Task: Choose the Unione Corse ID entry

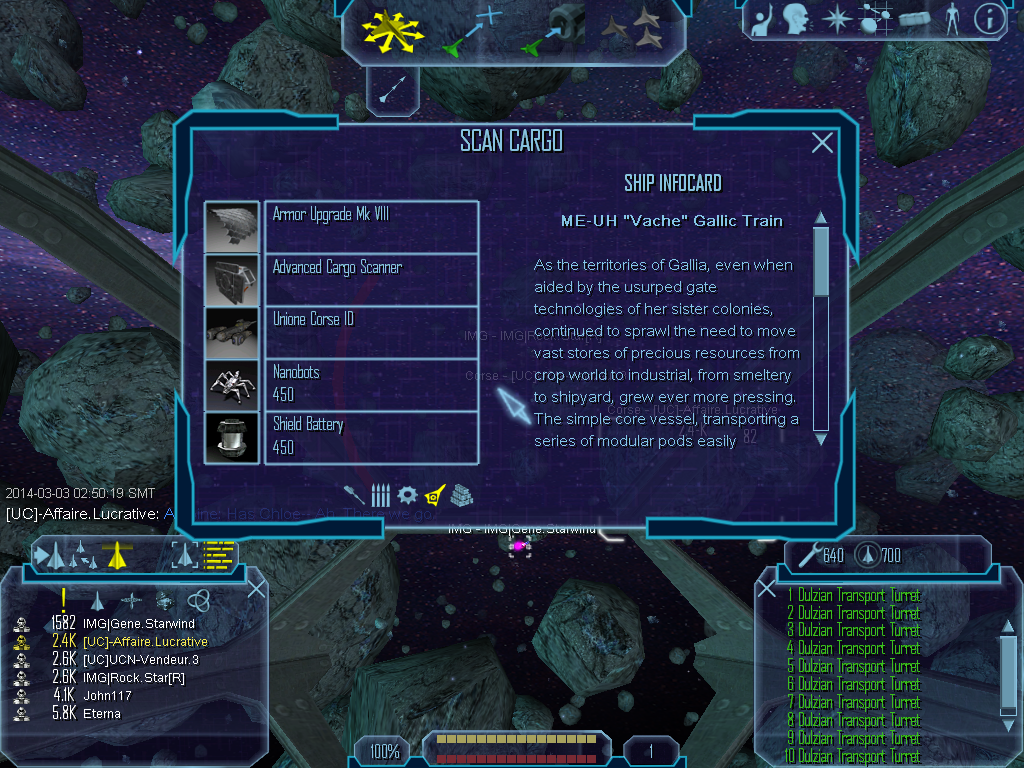Action: tap(371, 331)
